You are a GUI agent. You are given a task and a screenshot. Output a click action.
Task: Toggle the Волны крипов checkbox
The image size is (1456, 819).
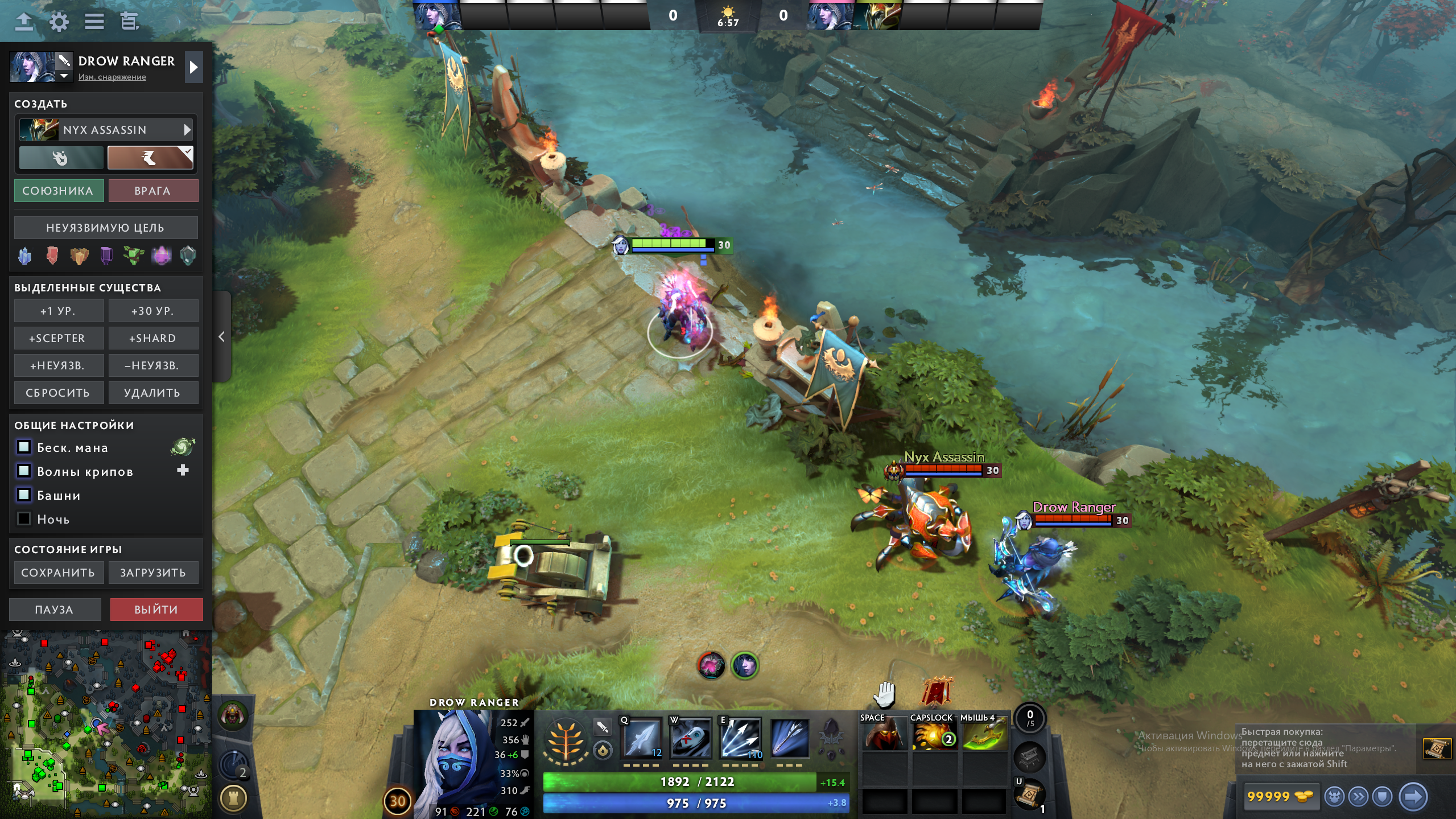[24, 471]
